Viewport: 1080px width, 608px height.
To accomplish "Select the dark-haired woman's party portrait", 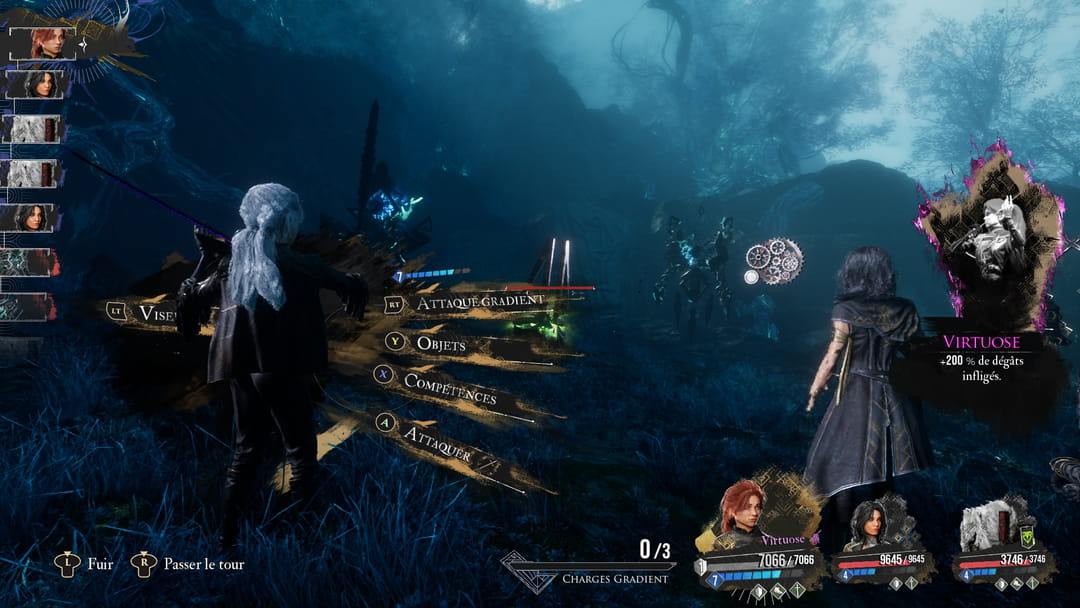I will pos(864,522).
